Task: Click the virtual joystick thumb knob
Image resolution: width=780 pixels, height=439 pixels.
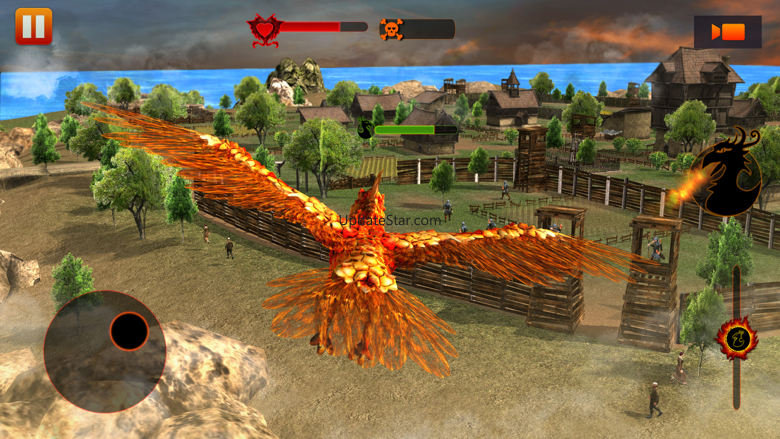Action: pyautogui.click(x=129, y=331)
